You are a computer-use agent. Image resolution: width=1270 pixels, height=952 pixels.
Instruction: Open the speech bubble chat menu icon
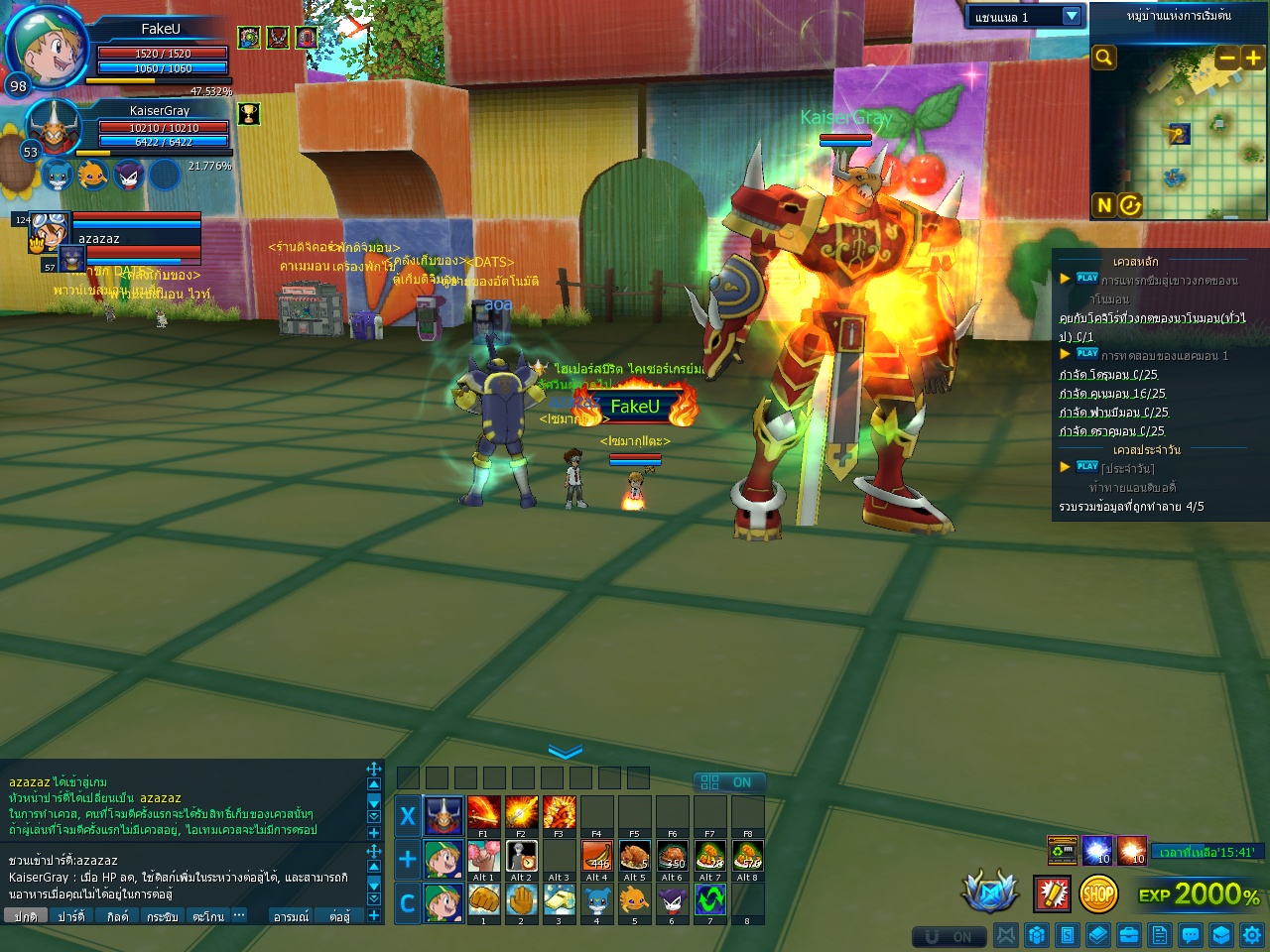tap(1191, 935)
